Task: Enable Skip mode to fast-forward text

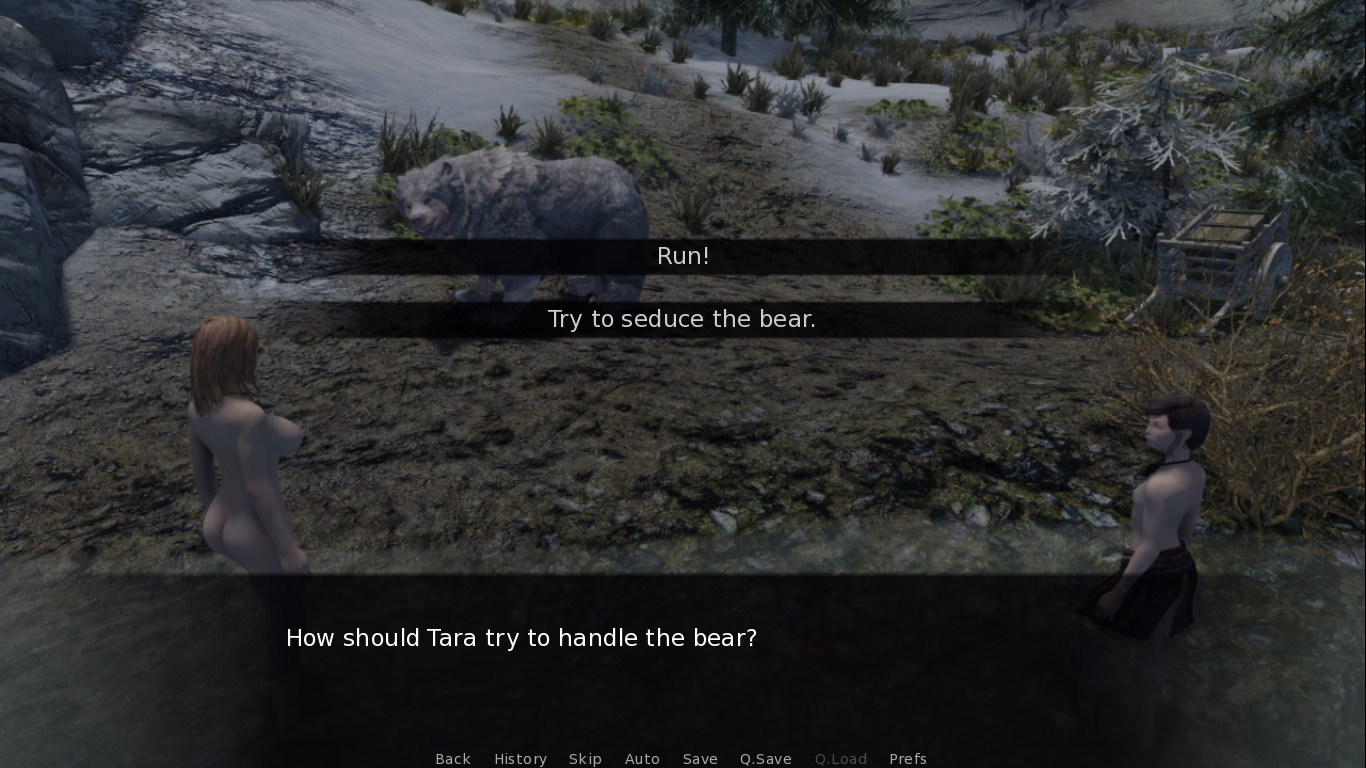Action: [585, 759]
